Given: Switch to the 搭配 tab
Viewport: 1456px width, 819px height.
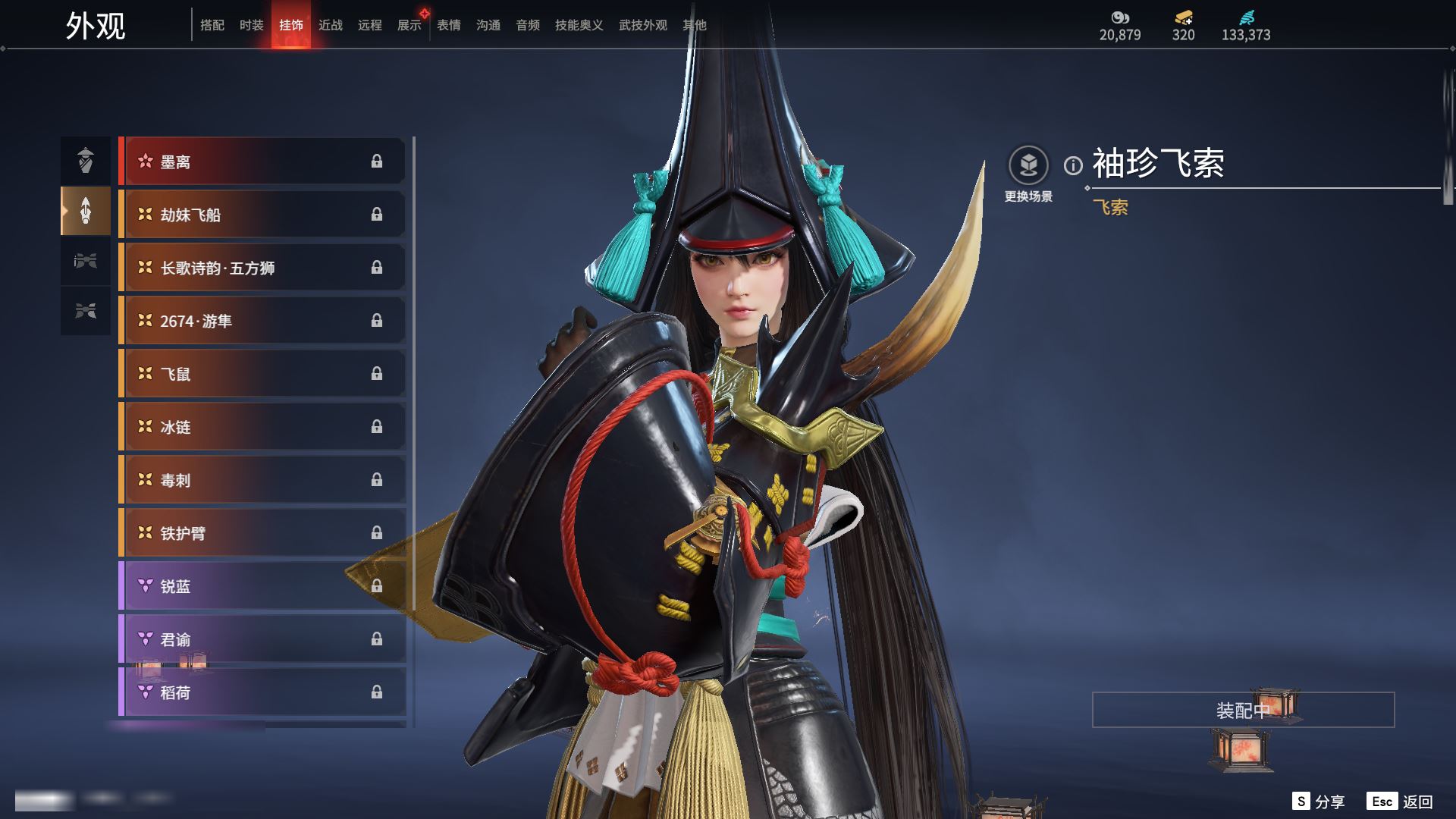Looking at the screenshot, I should [x=212, y=25].
